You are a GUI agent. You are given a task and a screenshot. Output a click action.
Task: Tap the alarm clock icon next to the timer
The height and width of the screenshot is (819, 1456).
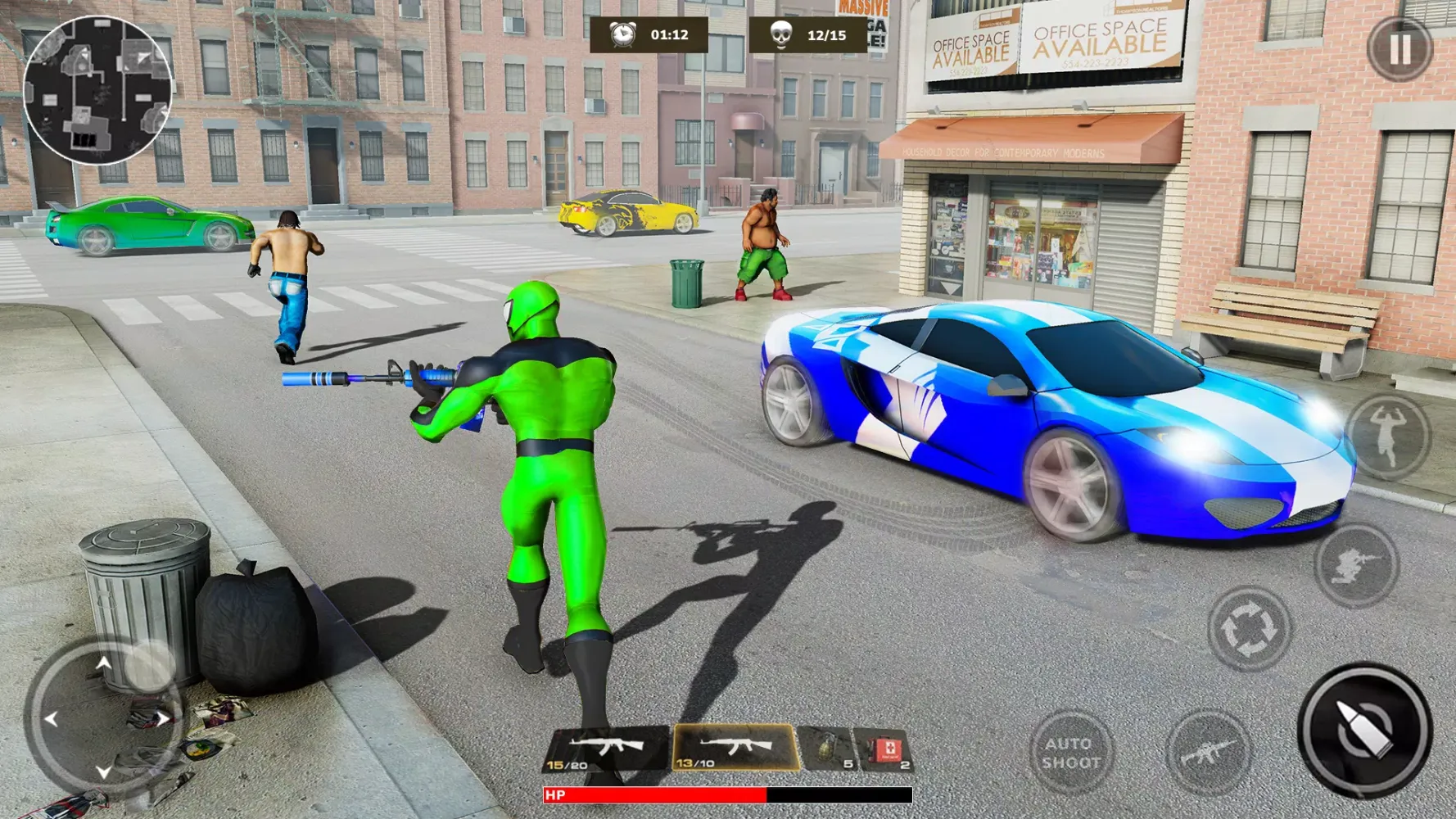[x=625, y=34]
